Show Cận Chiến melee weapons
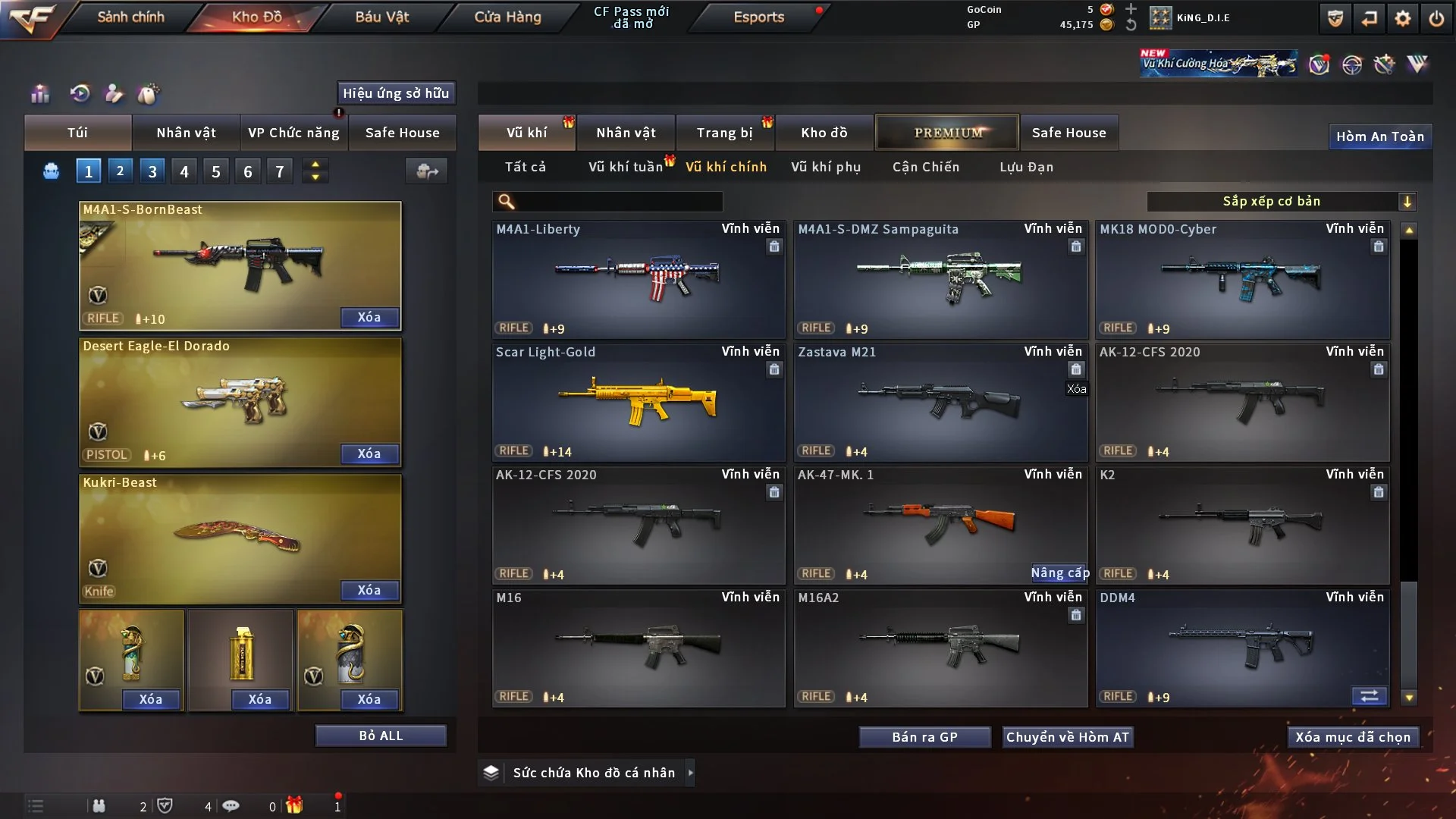The height and width of the screenshot is (819, 1456). coord(925,167)
